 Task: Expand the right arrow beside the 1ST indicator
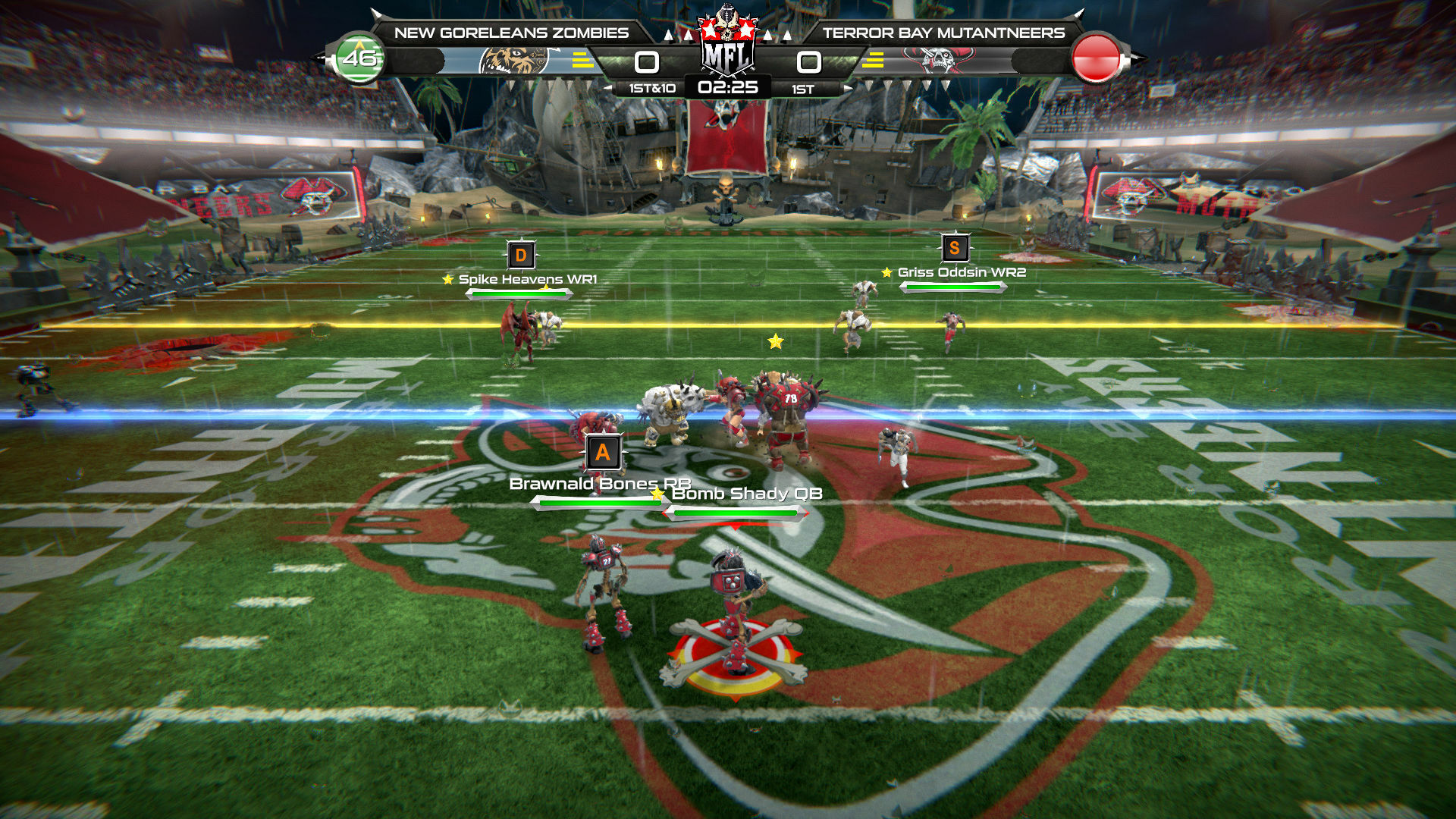[848, 89]
